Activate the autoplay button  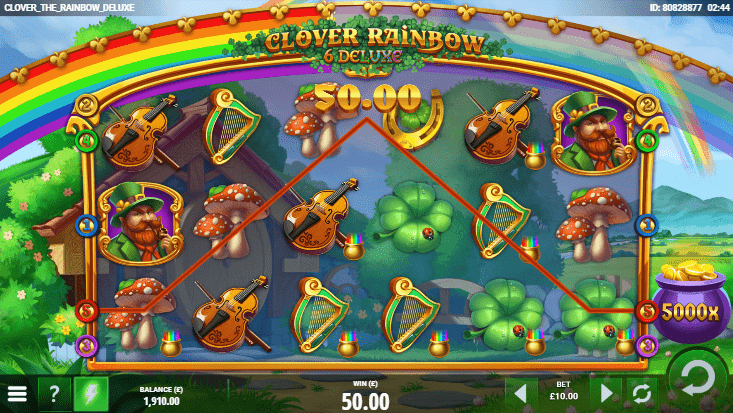pos(641,392)
